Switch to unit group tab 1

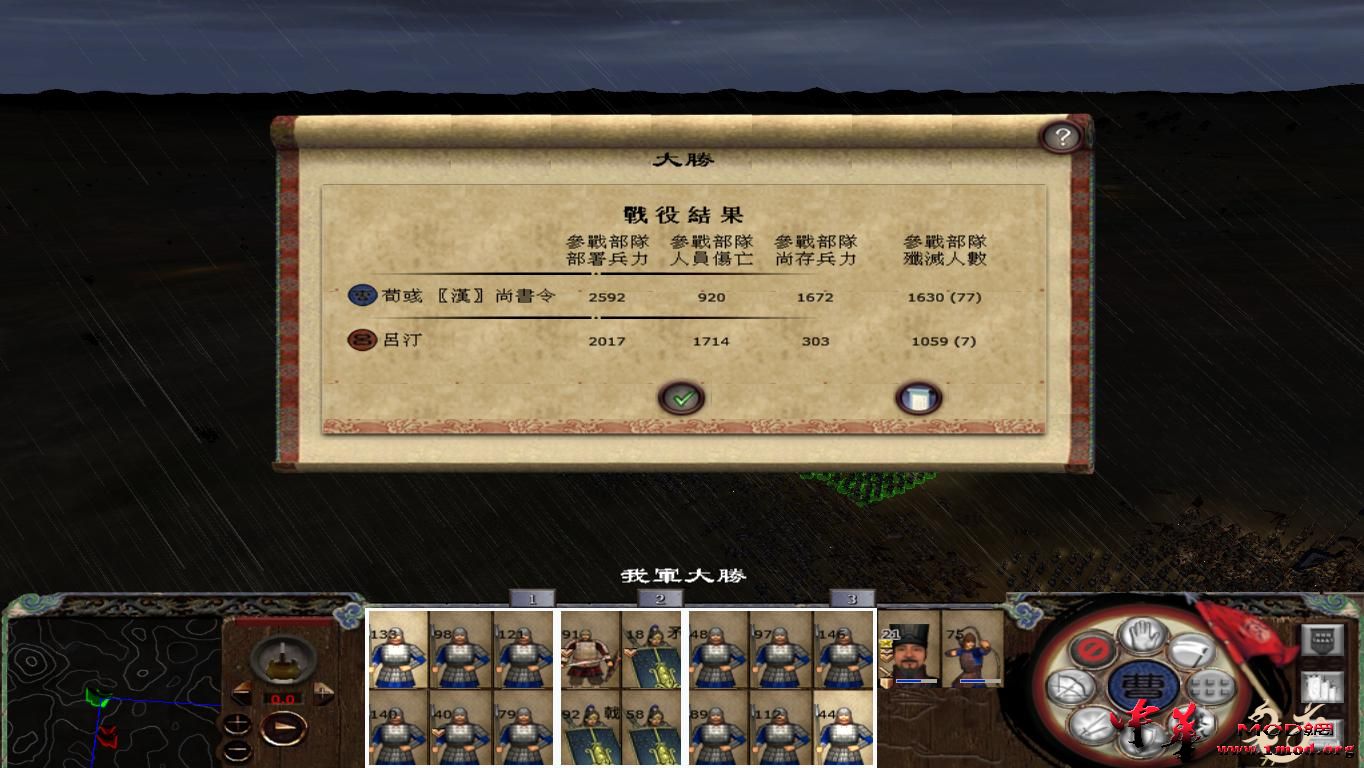coord(530,597)
